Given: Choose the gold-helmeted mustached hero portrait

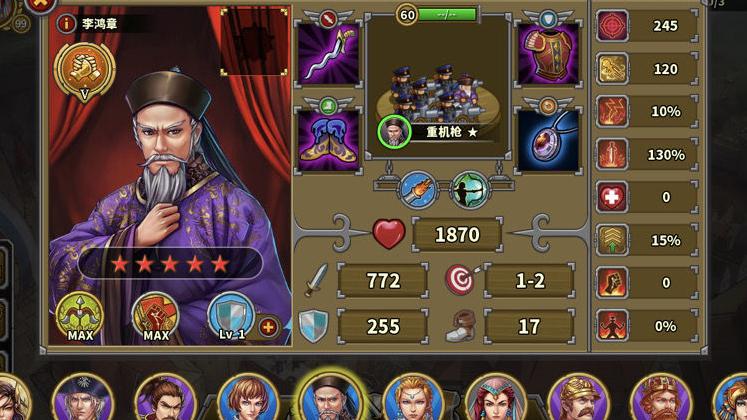Looking at the screenshot, I should 578,399.
